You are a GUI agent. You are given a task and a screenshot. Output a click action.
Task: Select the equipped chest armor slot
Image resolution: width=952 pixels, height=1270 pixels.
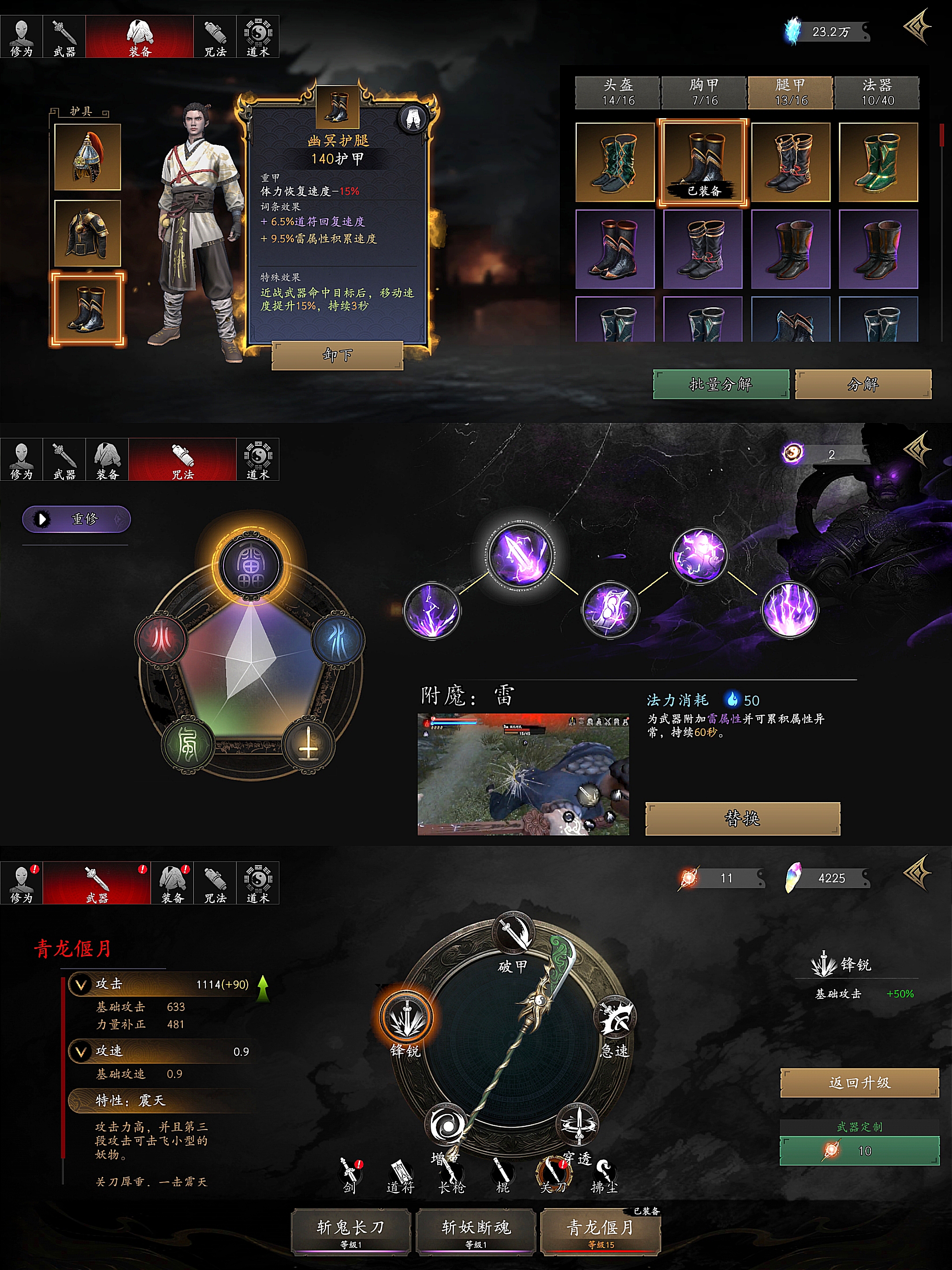pos(87,233)
